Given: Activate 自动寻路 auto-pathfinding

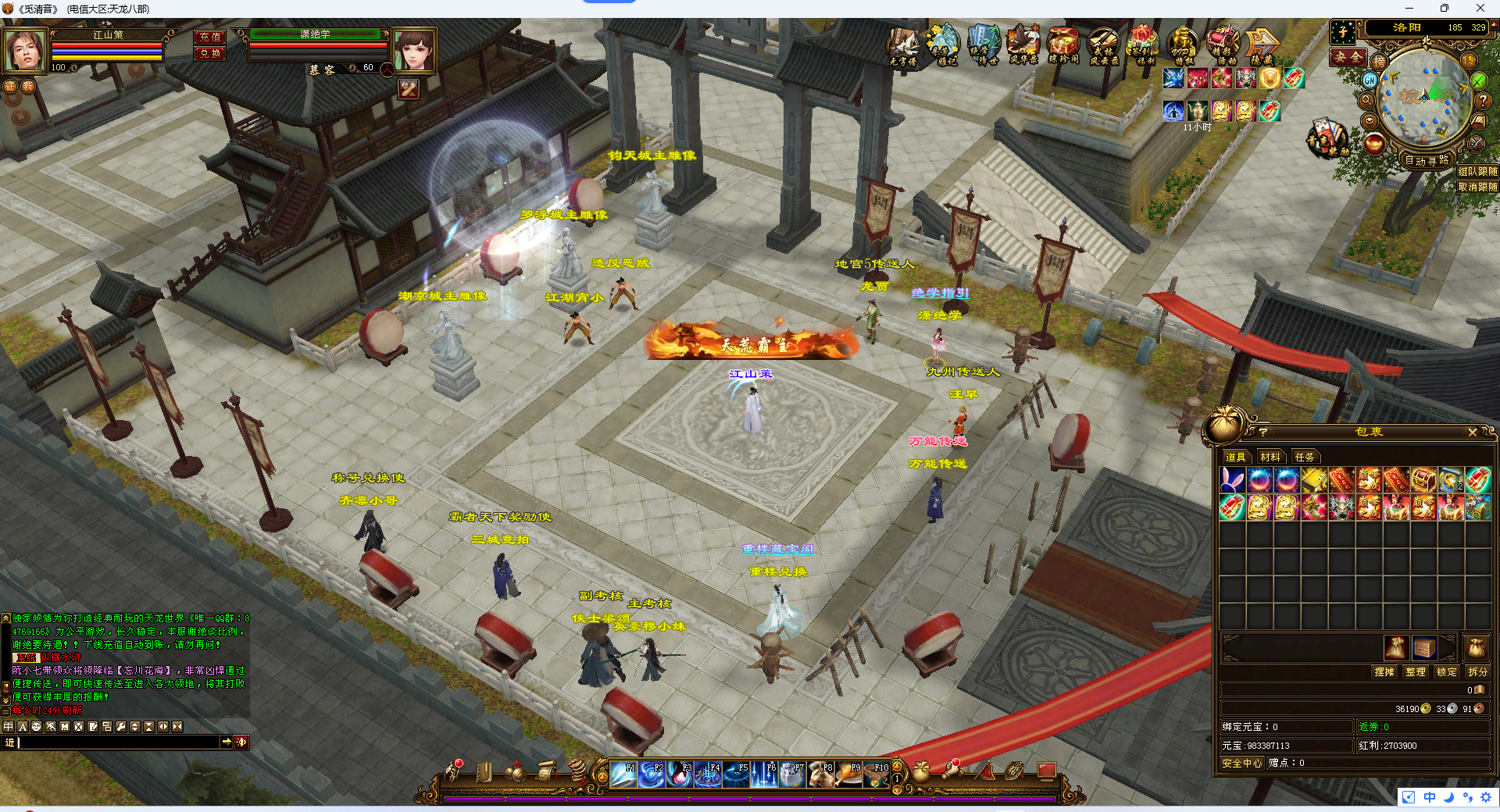Looking at the screenshot, I should (1427, 160).
